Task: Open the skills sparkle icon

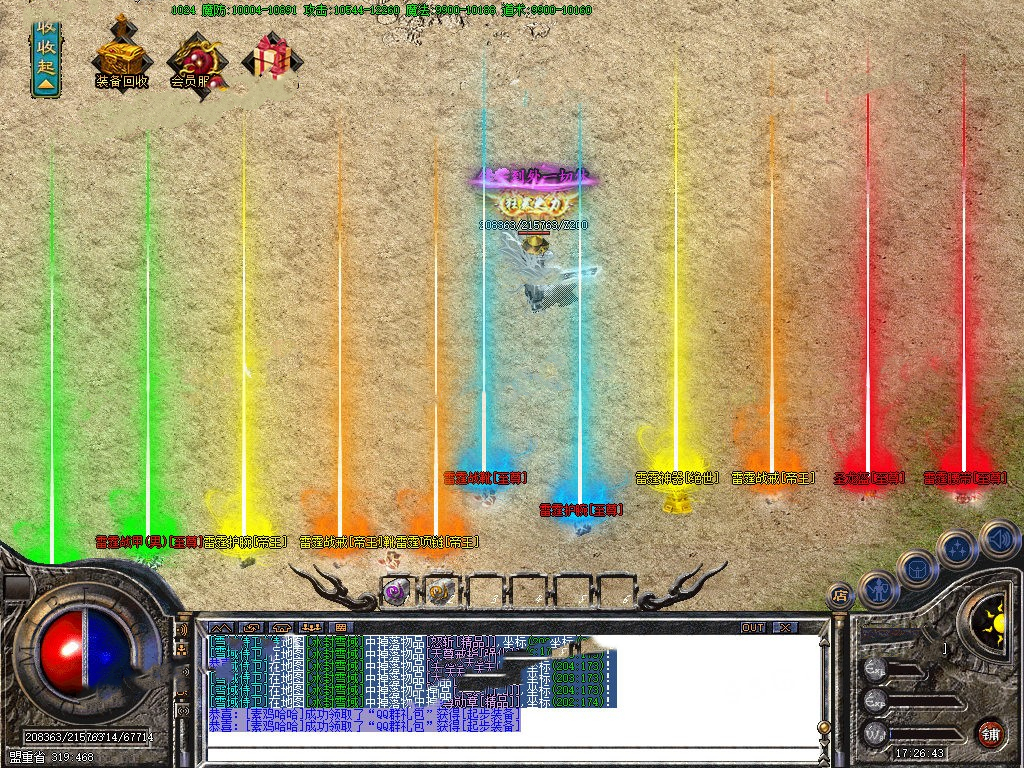Action: [957, 549]
